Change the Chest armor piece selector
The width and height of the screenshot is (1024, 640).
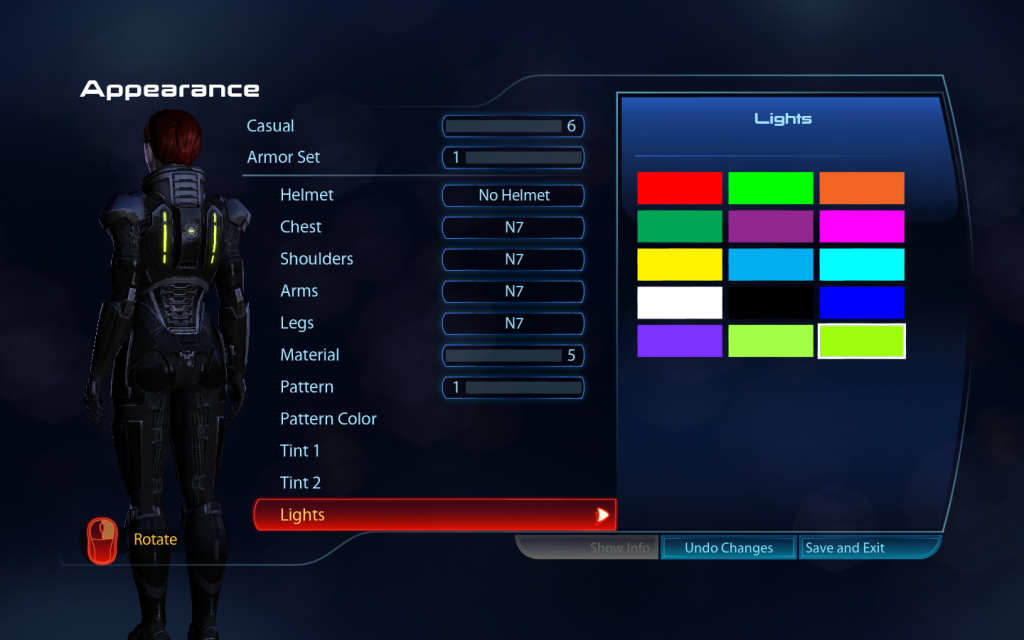pos(513,227)
